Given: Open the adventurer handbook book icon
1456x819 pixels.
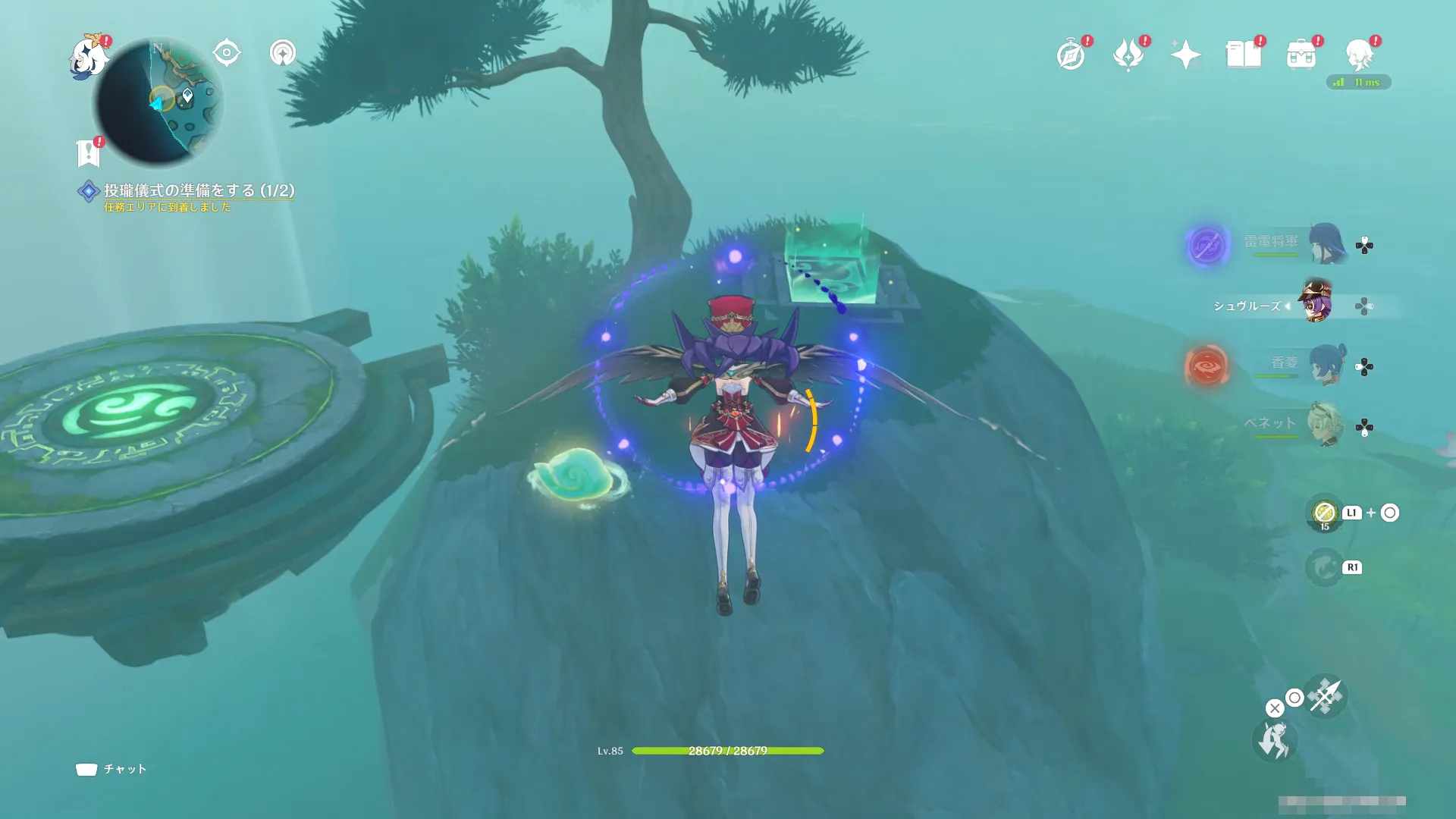Looking at the screenshot, I should [1244, 55].
